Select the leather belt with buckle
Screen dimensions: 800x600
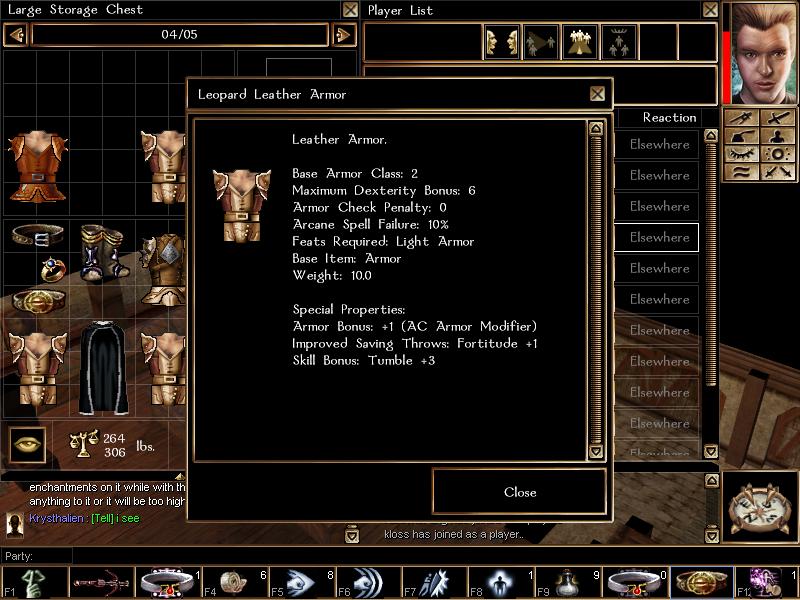(x=36, y=237)
